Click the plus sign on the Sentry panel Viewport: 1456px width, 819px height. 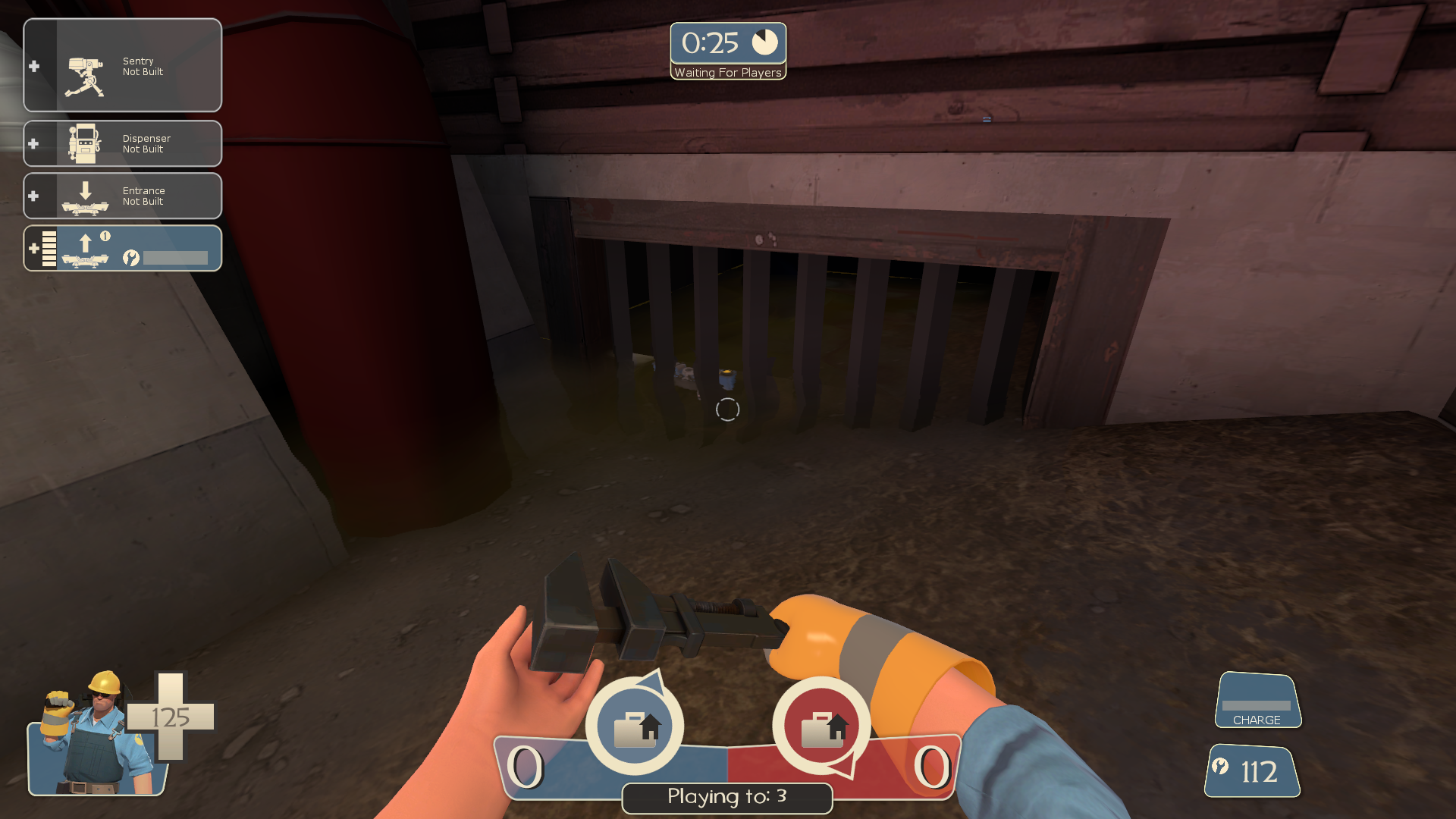[34, 66]
